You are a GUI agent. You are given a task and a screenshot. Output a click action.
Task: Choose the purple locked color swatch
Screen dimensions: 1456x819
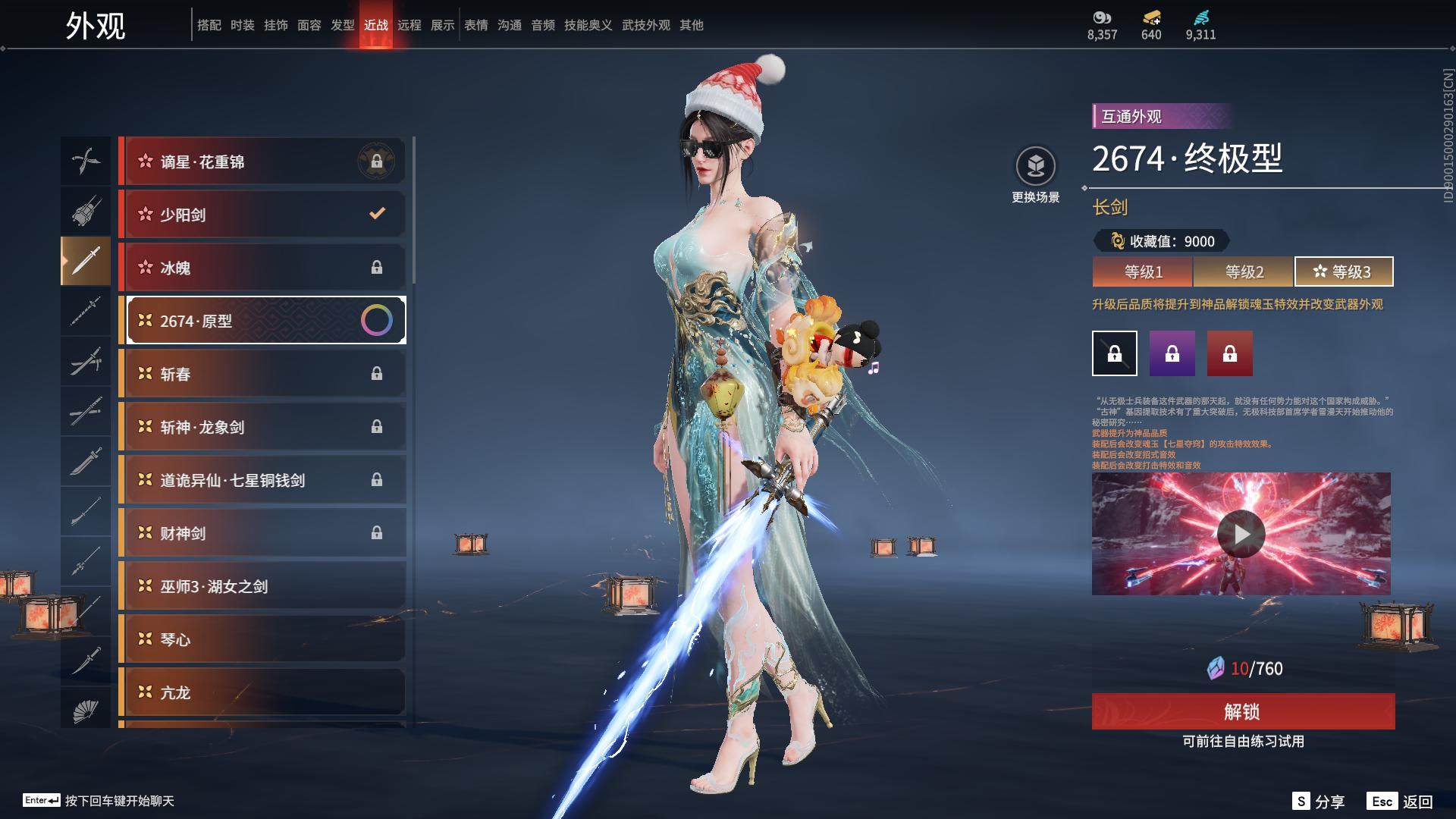pyautogui.click(x=1172, y=353)
